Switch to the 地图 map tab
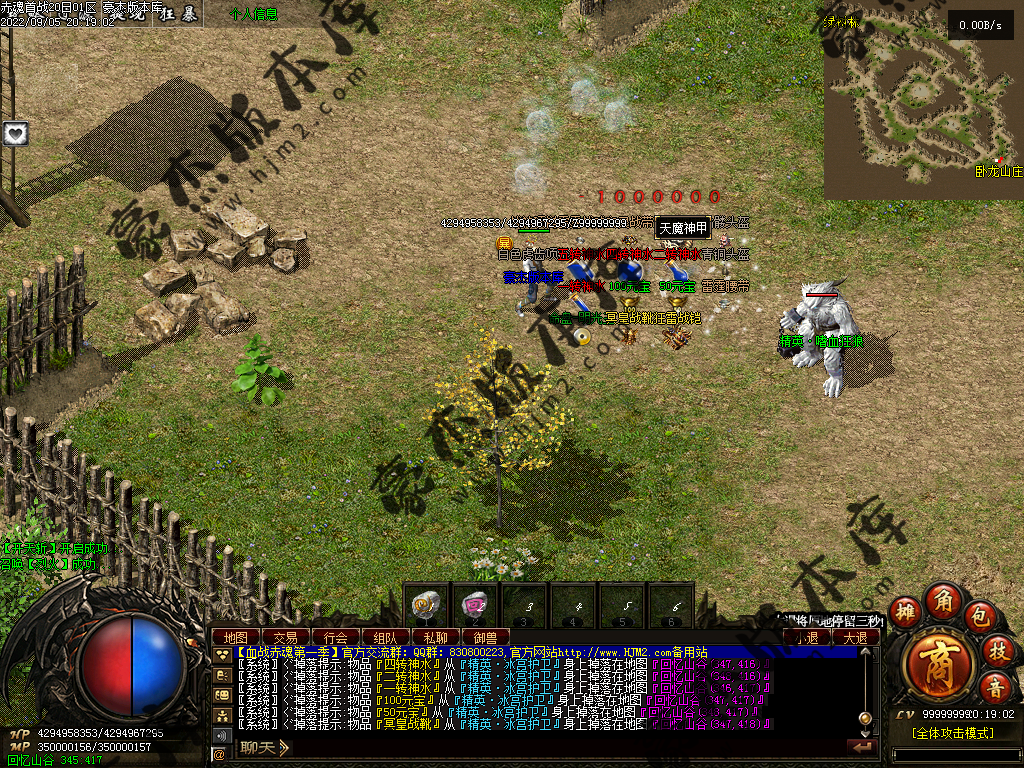This screenshot has height=768, width=1024. click(x=236, y=637)
